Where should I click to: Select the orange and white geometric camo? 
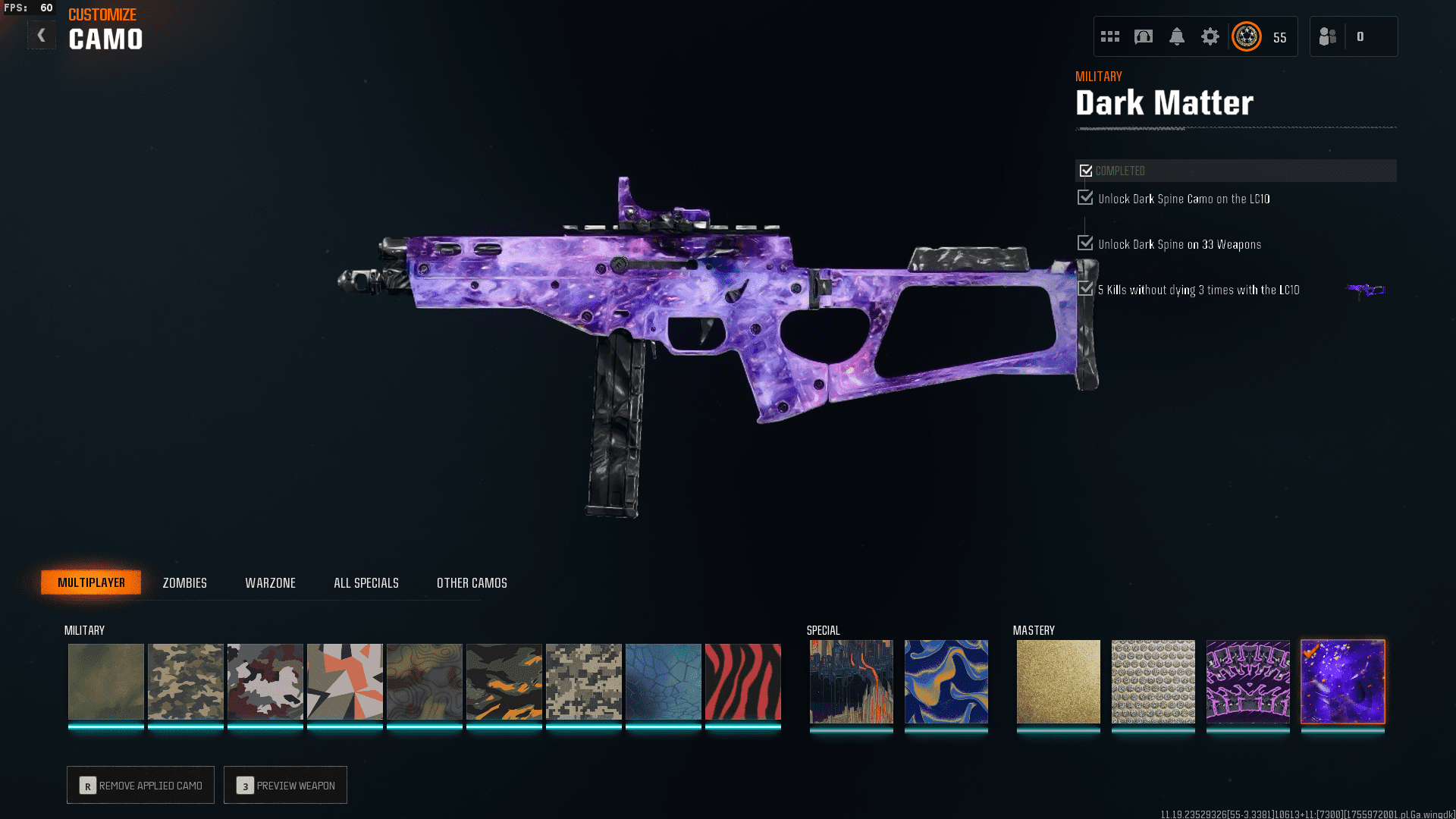coord(344,681)
